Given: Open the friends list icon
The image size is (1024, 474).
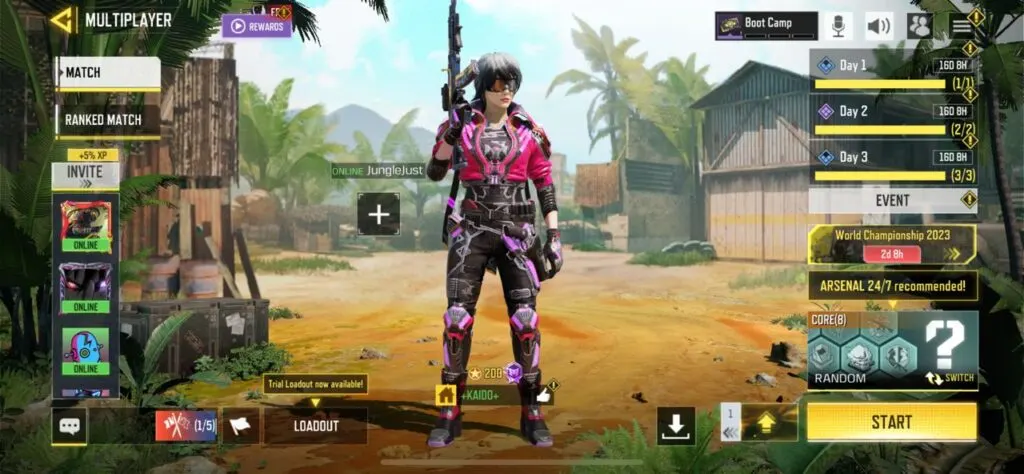Looking at the screenshot, I should click(920, 26).
